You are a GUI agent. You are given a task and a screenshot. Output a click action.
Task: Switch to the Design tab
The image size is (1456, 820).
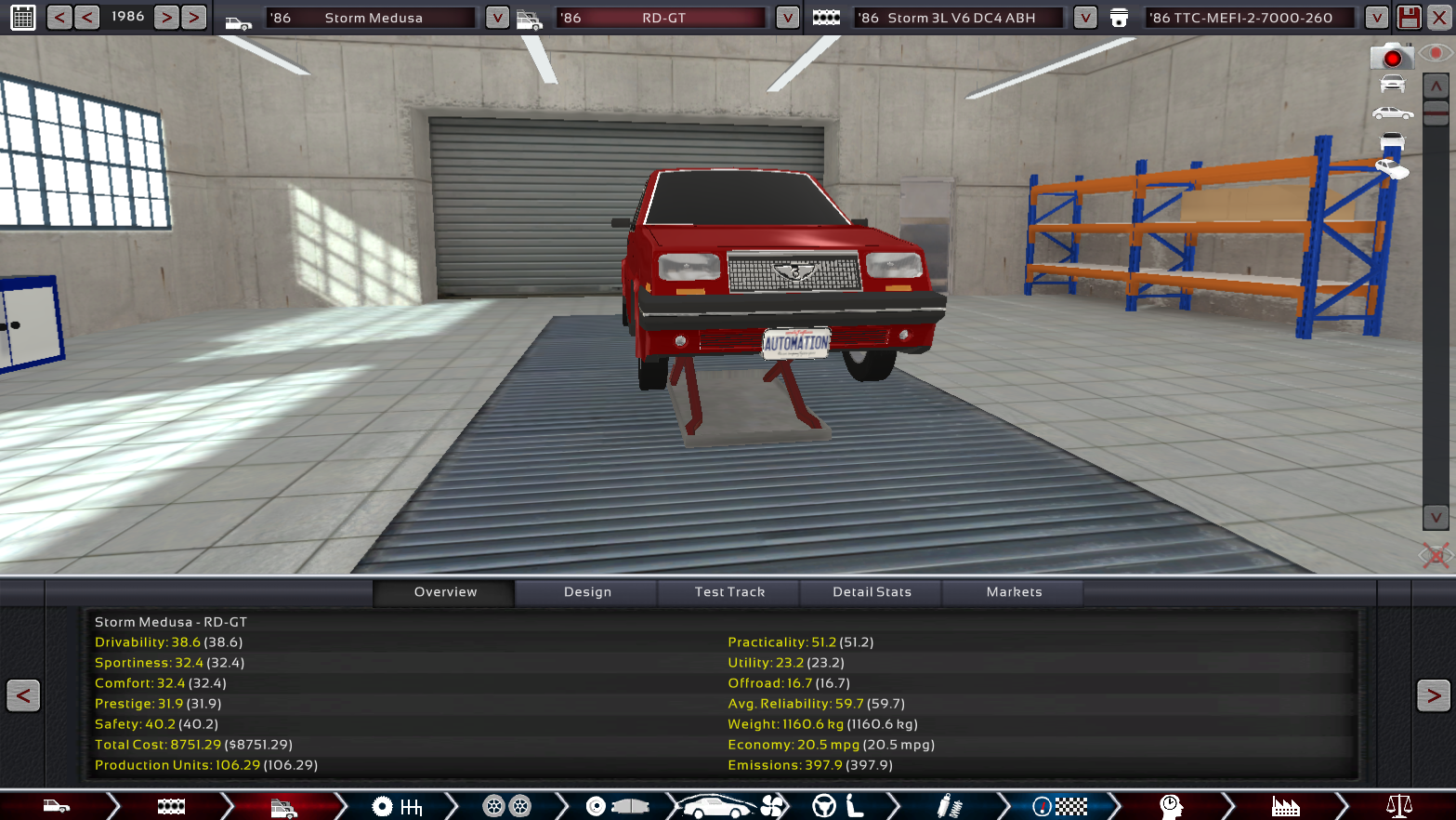[587, 592]
